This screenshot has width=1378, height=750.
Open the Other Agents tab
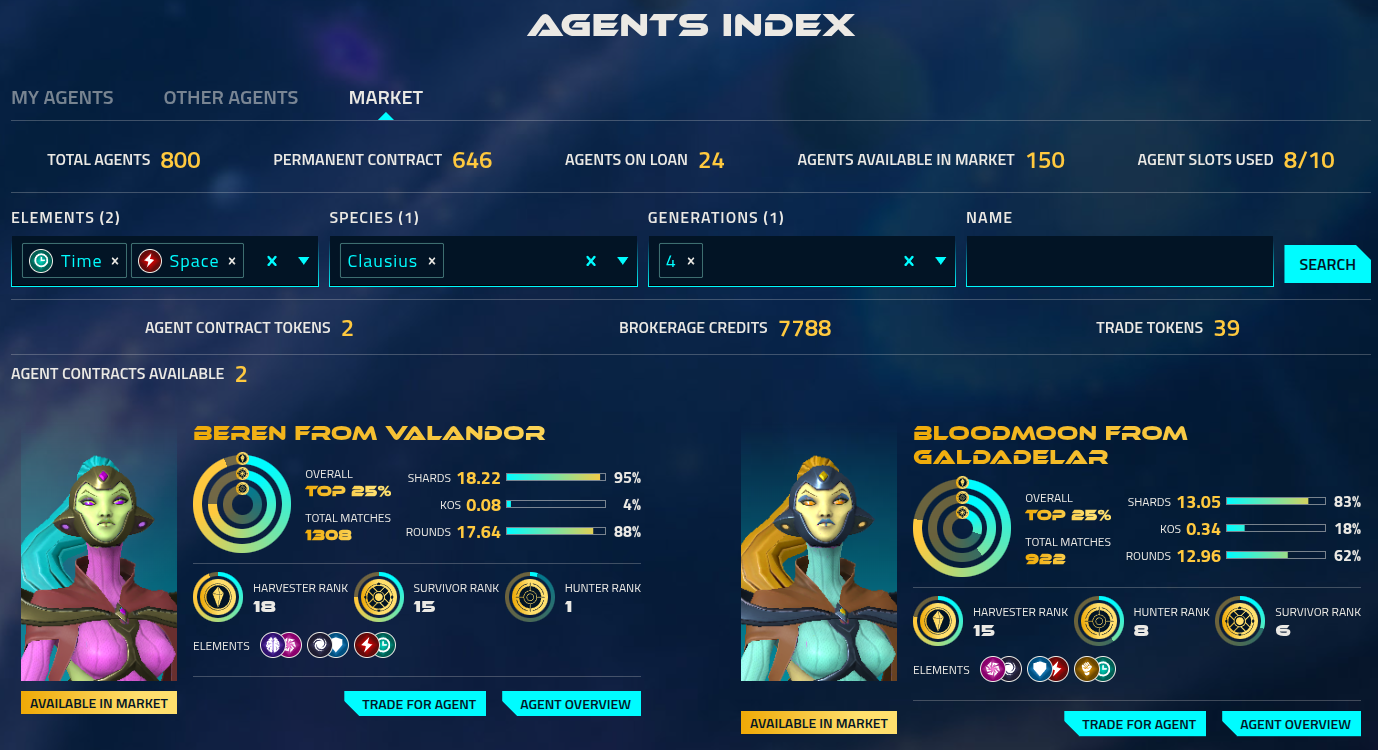230,97
